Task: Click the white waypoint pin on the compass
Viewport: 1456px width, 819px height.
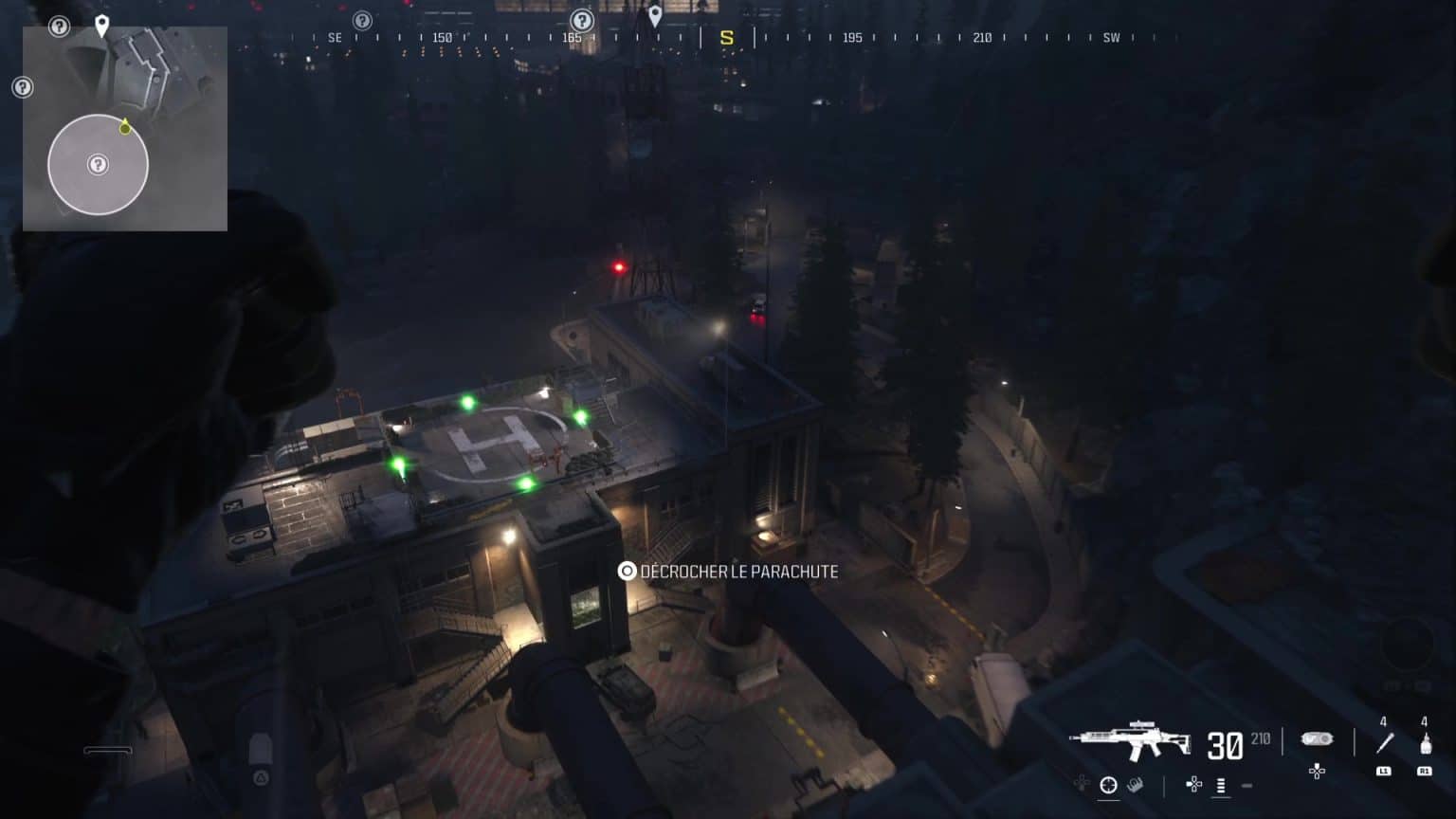Action: 653,16
